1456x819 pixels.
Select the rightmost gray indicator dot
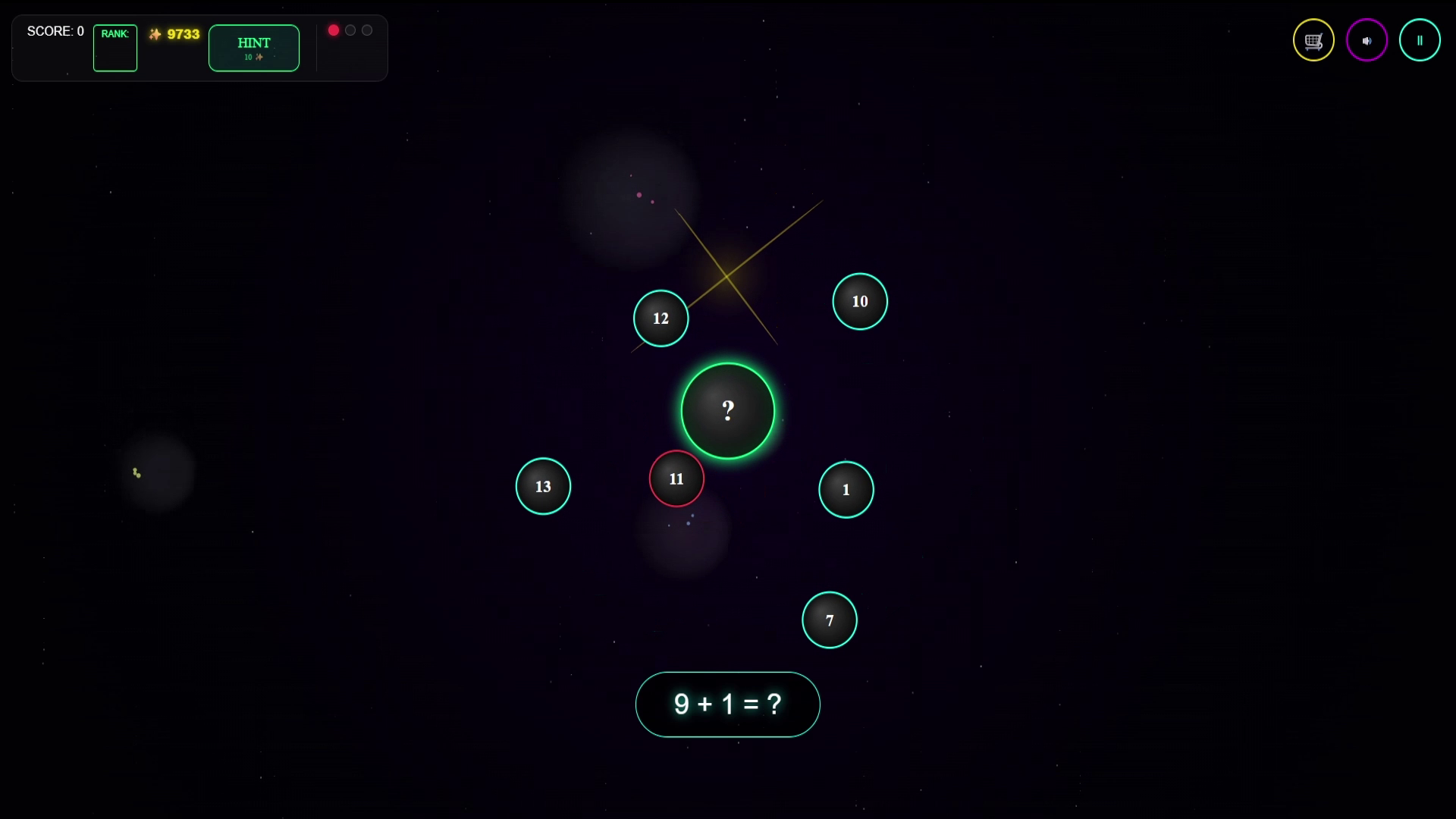[367, 30]
